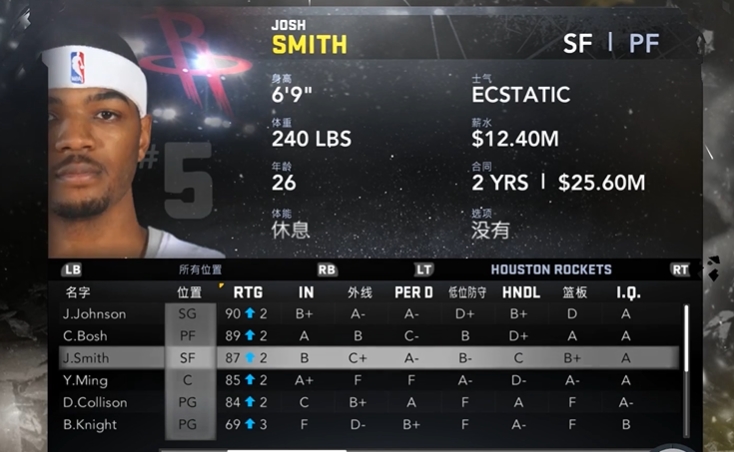Click the 名字 name column header
734x452 pixels.
[78, 293]
